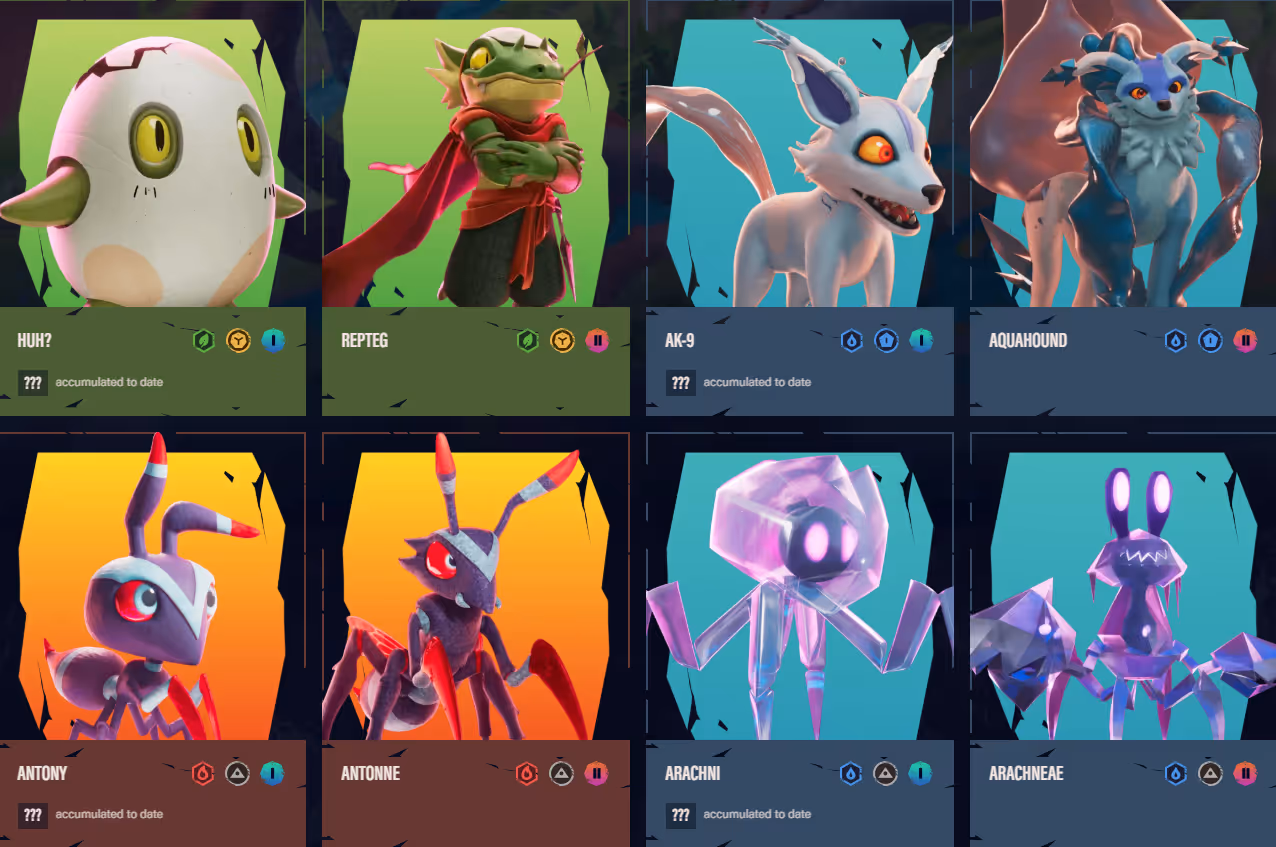
Task: Click the grey triangle icon on ANTONNE
Action: tap(562, 773)
